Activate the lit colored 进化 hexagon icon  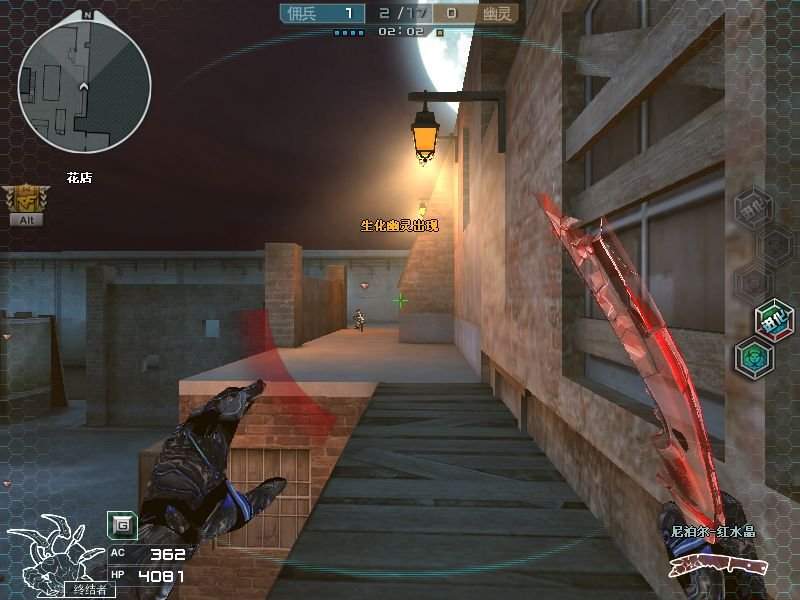[x=774, y=318]
